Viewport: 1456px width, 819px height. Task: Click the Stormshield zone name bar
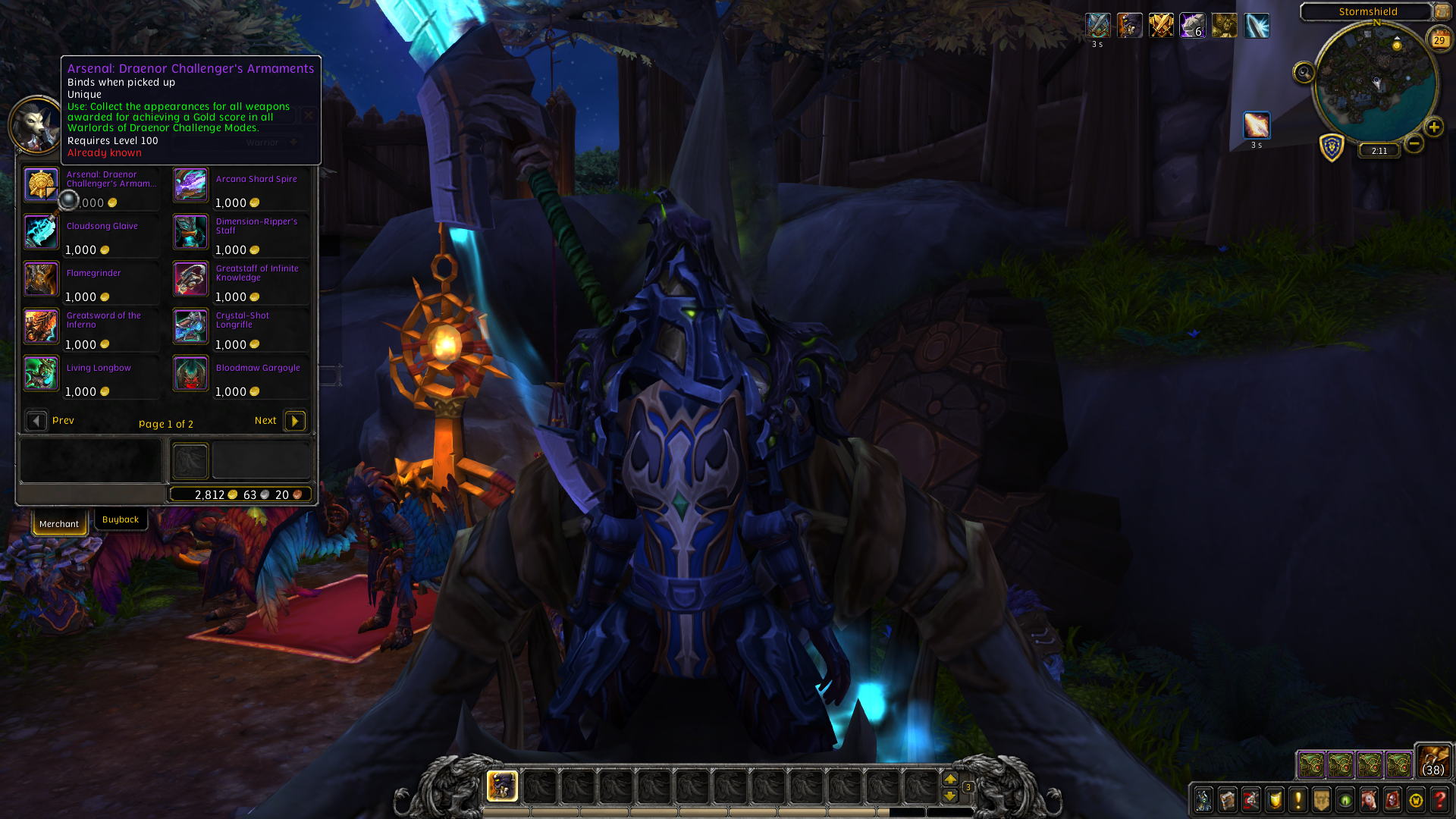(1369, 11)
